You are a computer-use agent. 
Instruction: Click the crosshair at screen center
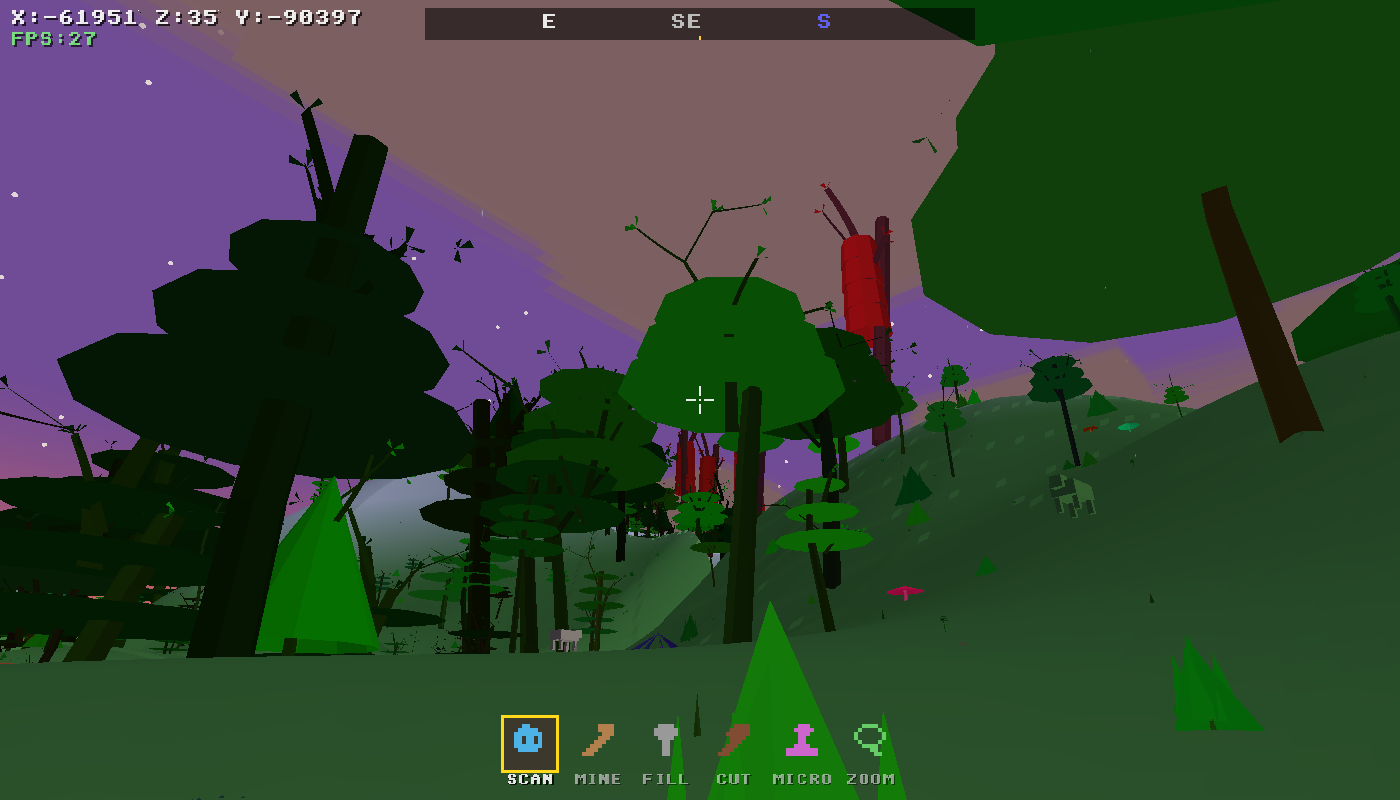tap(700, 400)
